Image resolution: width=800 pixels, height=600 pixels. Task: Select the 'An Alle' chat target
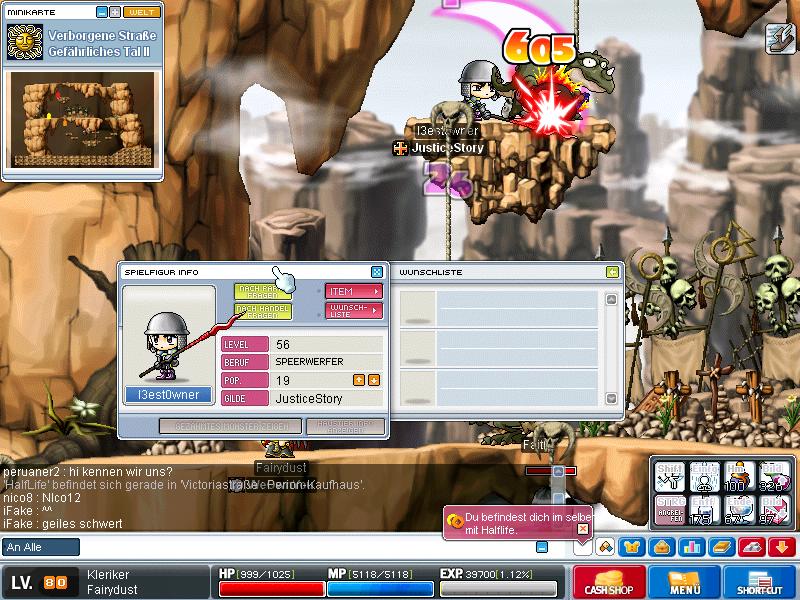[x=41, y=547]
